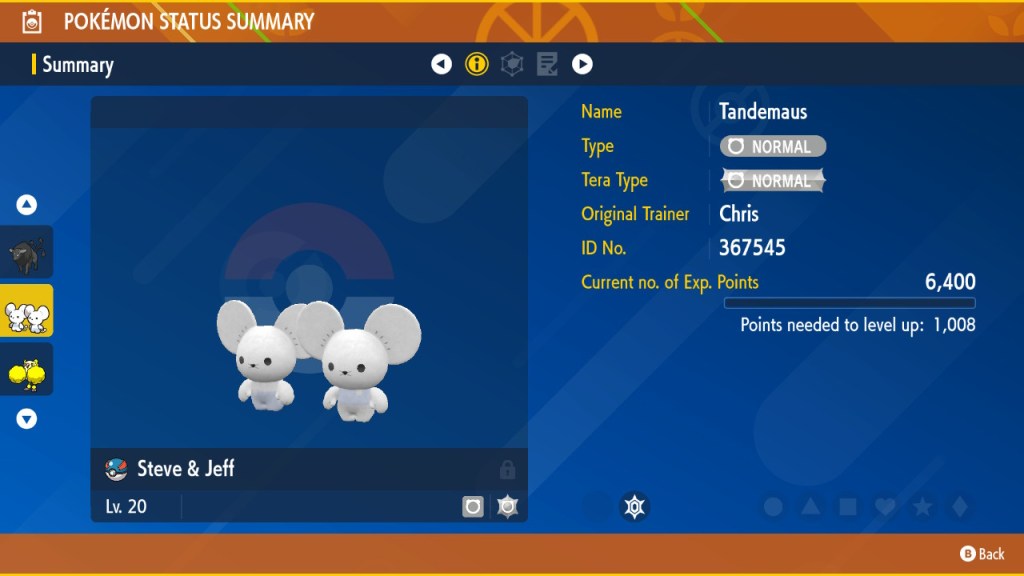Screen dimensions: 1024x576
Task: Show next party Pokémon with down arrow
Action: (27, 419)
